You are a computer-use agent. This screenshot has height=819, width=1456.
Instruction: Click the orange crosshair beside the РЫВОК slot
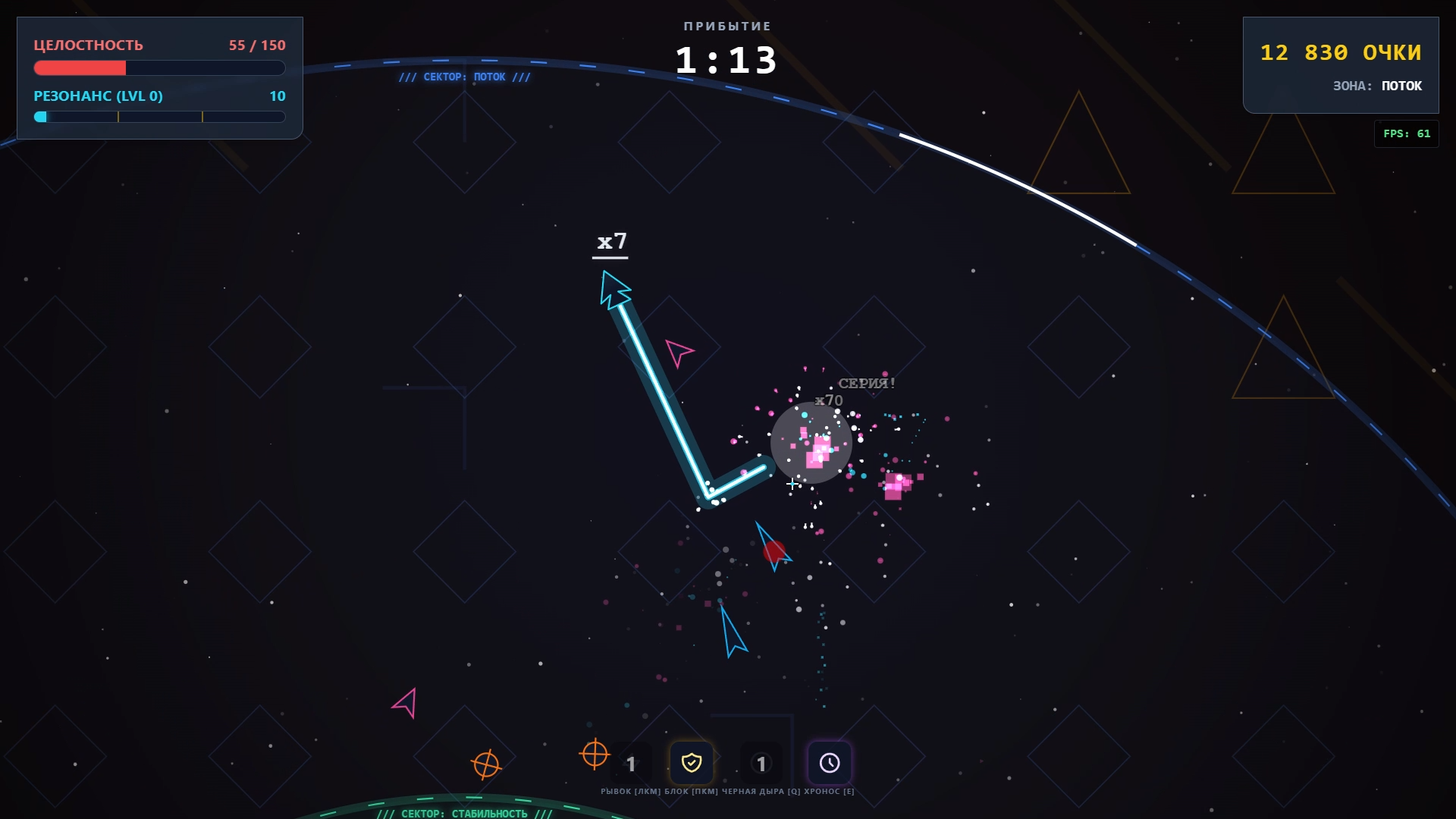595,755
